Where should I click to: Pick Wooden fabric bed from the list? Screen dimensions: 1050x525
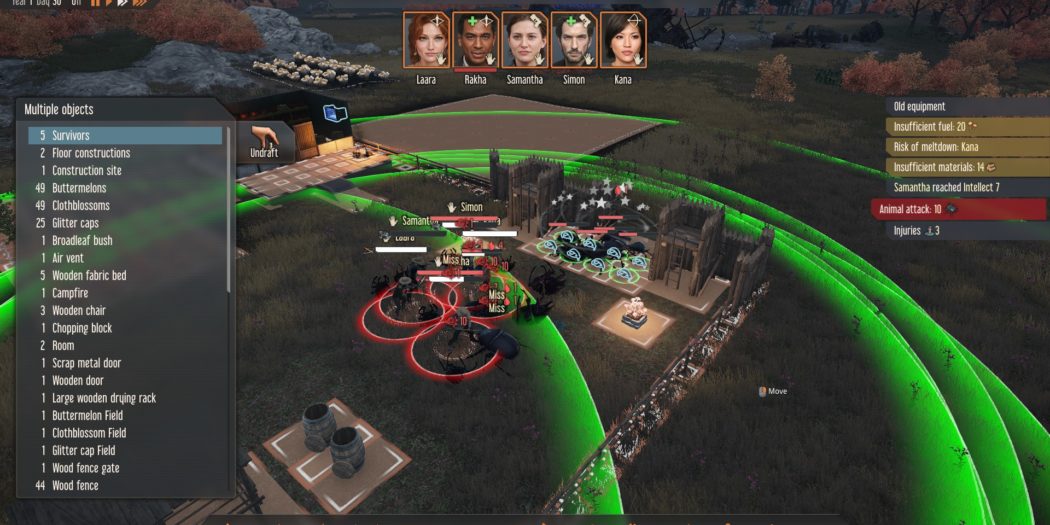pyautogui.click(x=125, y=275)
